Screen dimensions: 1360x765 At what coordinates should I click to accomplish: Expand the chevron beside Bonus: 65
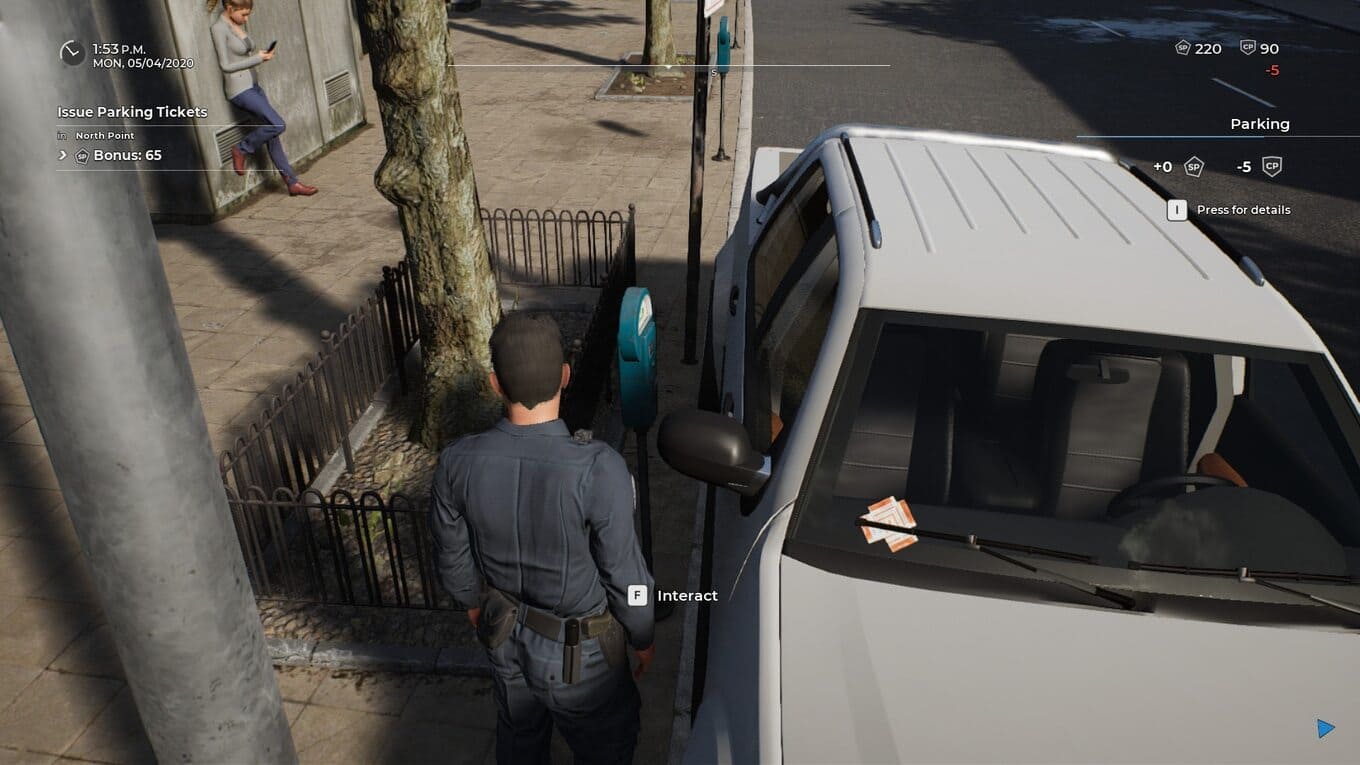pos(63,155)
